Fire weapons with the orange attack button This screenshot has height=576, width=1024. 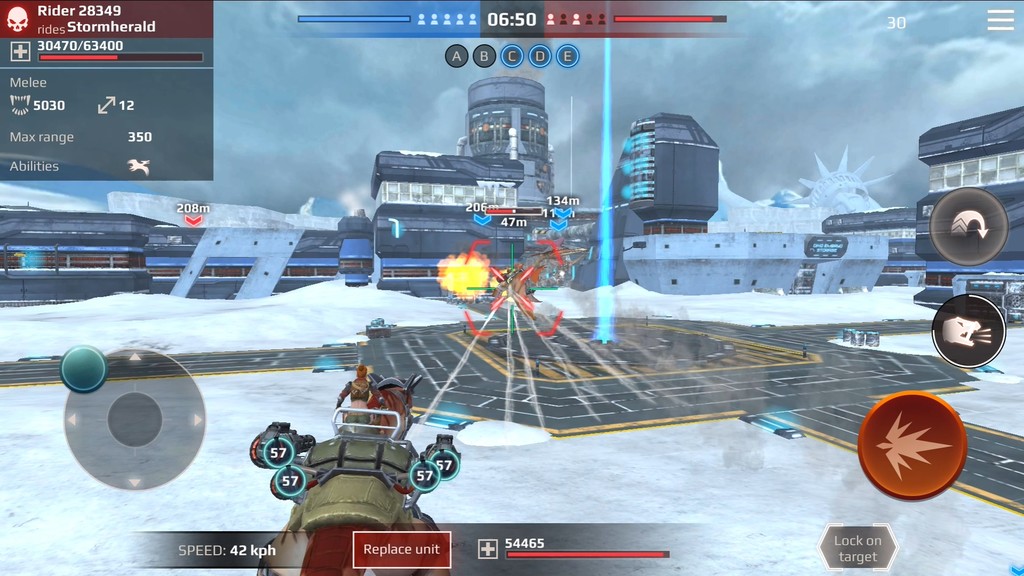[912, 445]
